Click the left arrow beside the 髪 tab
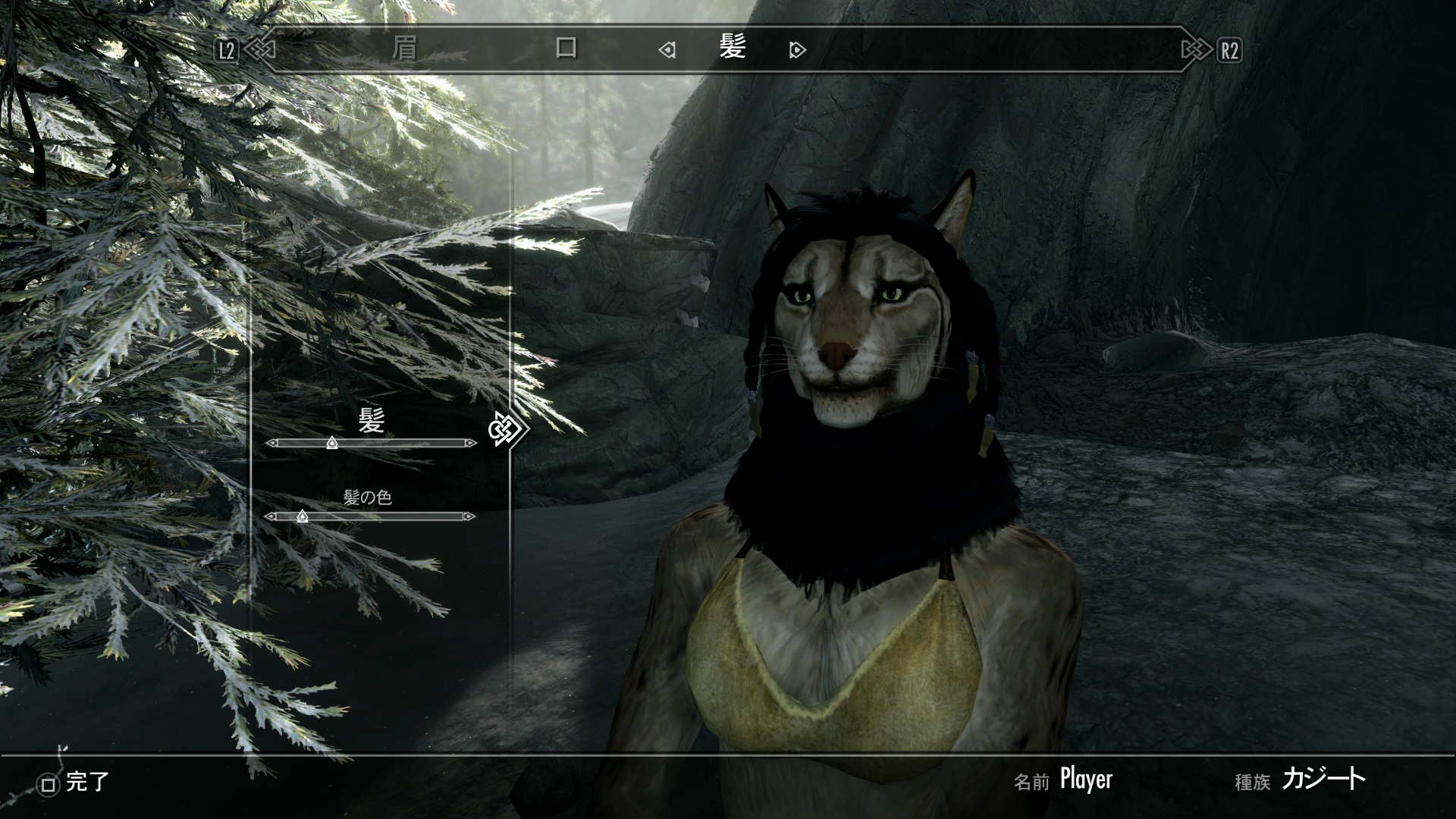Viewport: 1456px width, 819px height. coord(667,51)
